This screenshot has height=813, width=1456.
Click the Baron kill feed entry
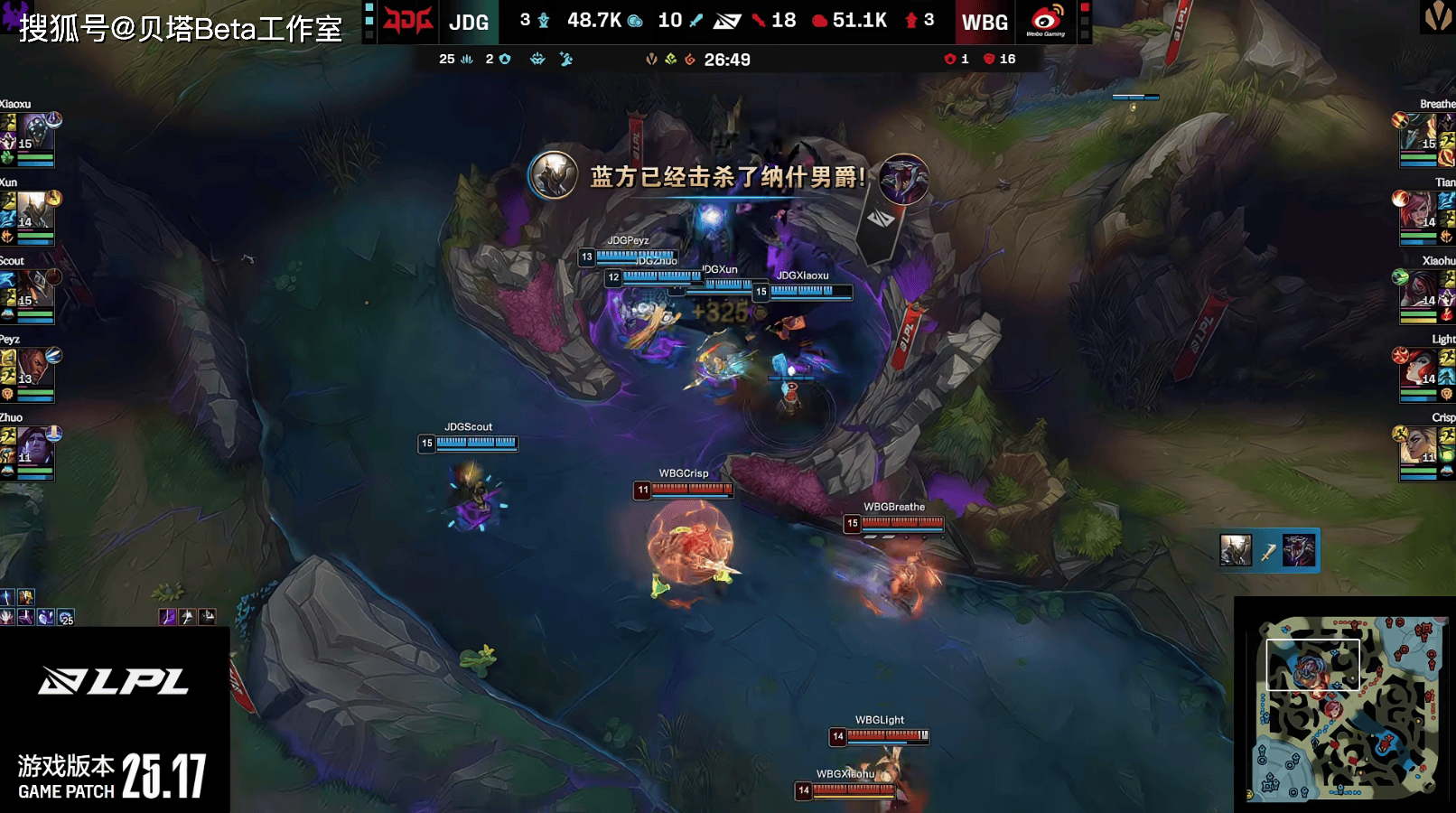click(1268, 550)
